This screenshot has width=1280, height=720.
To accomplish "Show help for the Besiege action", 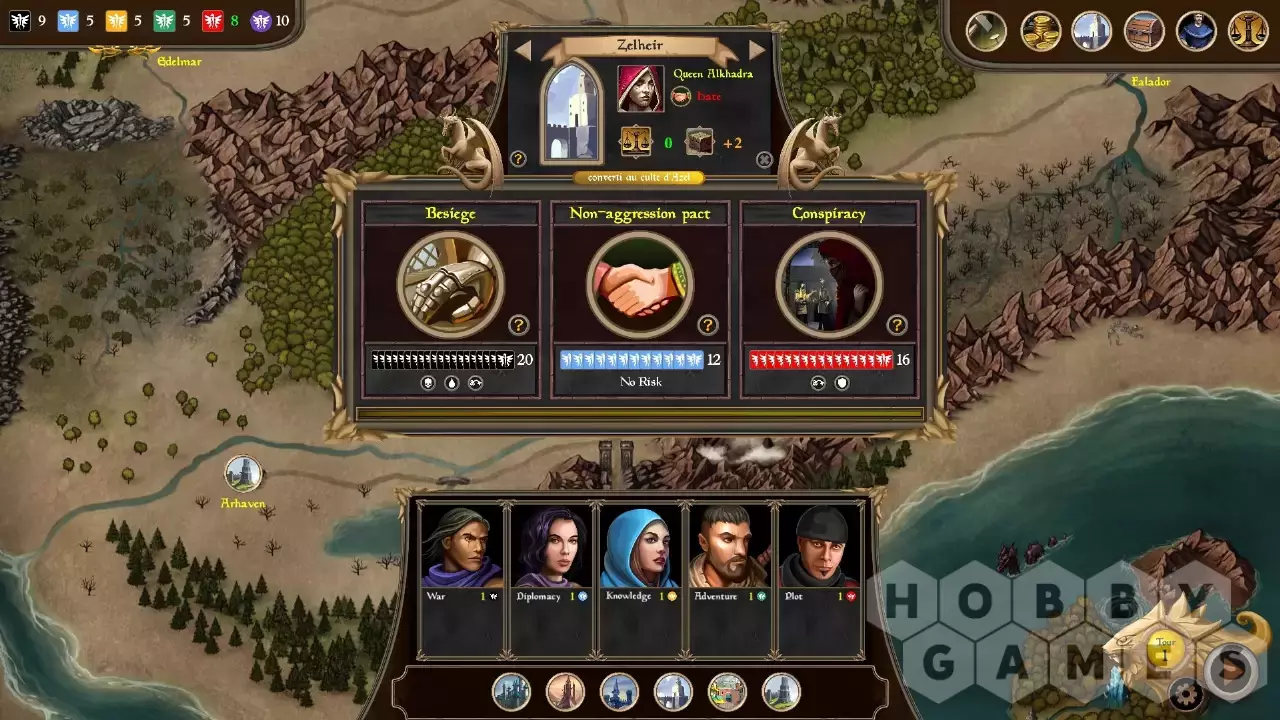I will 518,325.
